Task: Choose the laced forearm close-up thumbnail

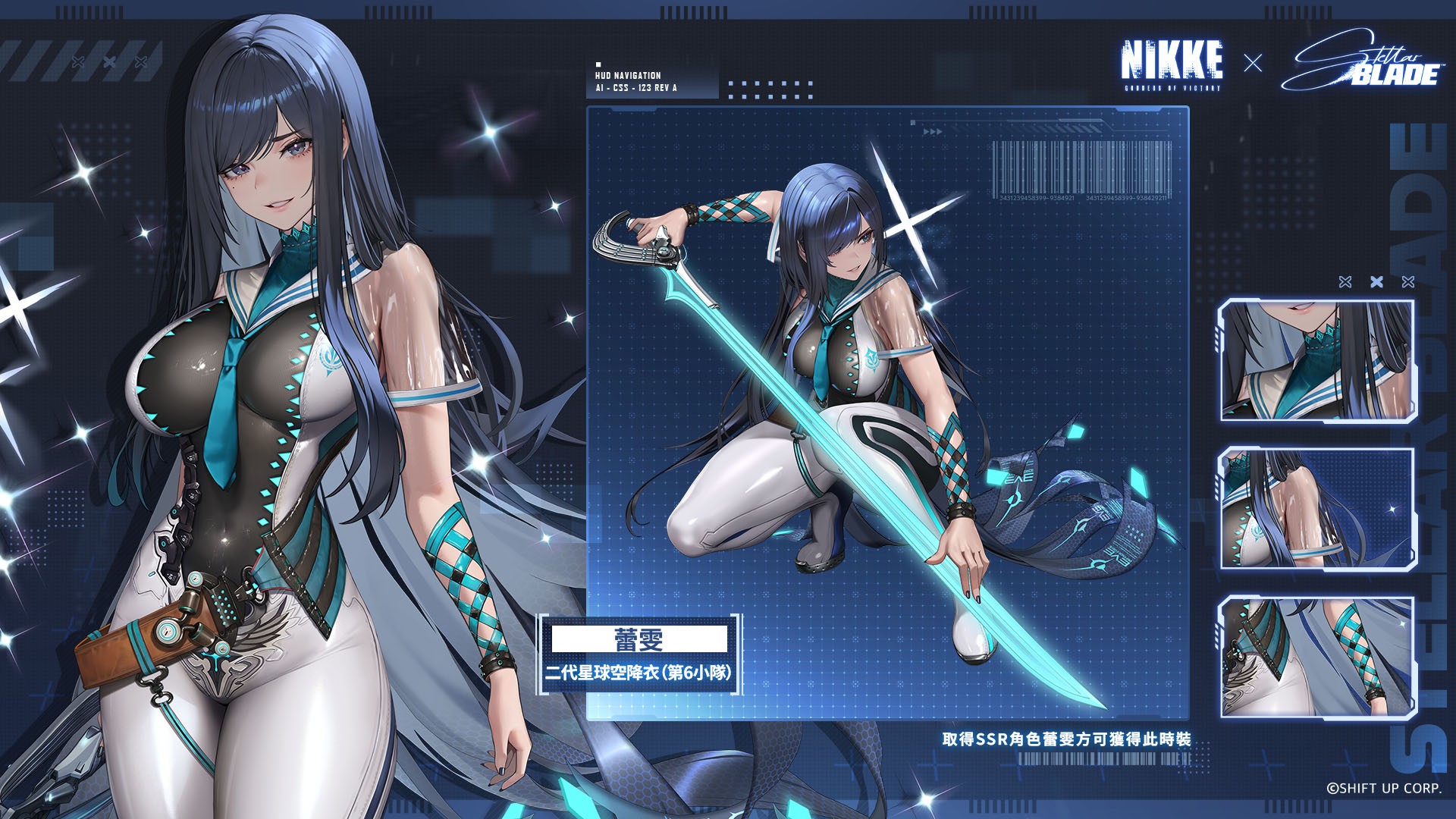Action: pos(1317,656)
